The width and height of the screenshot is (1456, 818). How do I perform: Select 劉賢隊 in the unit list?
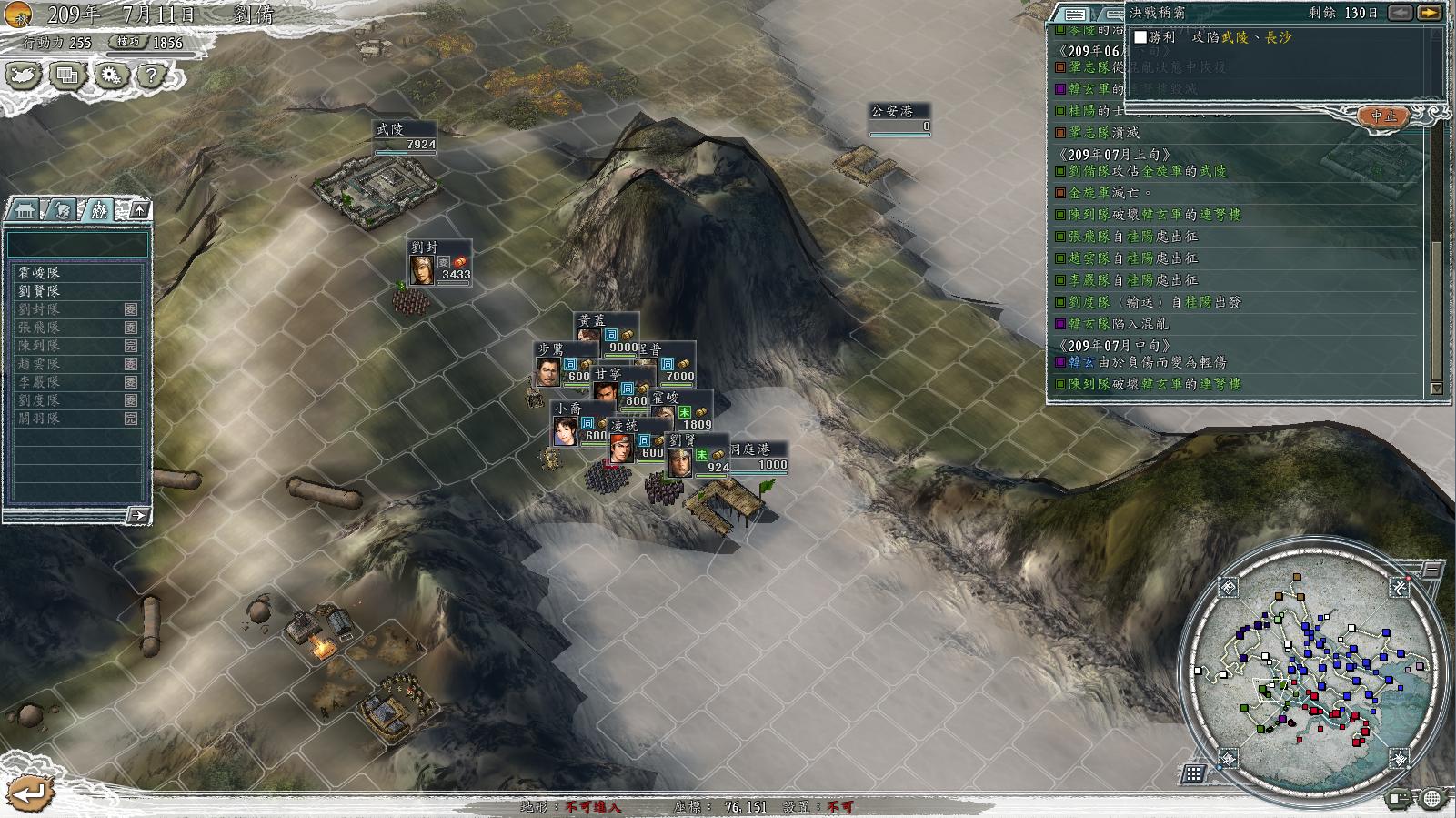pos(41,291)
